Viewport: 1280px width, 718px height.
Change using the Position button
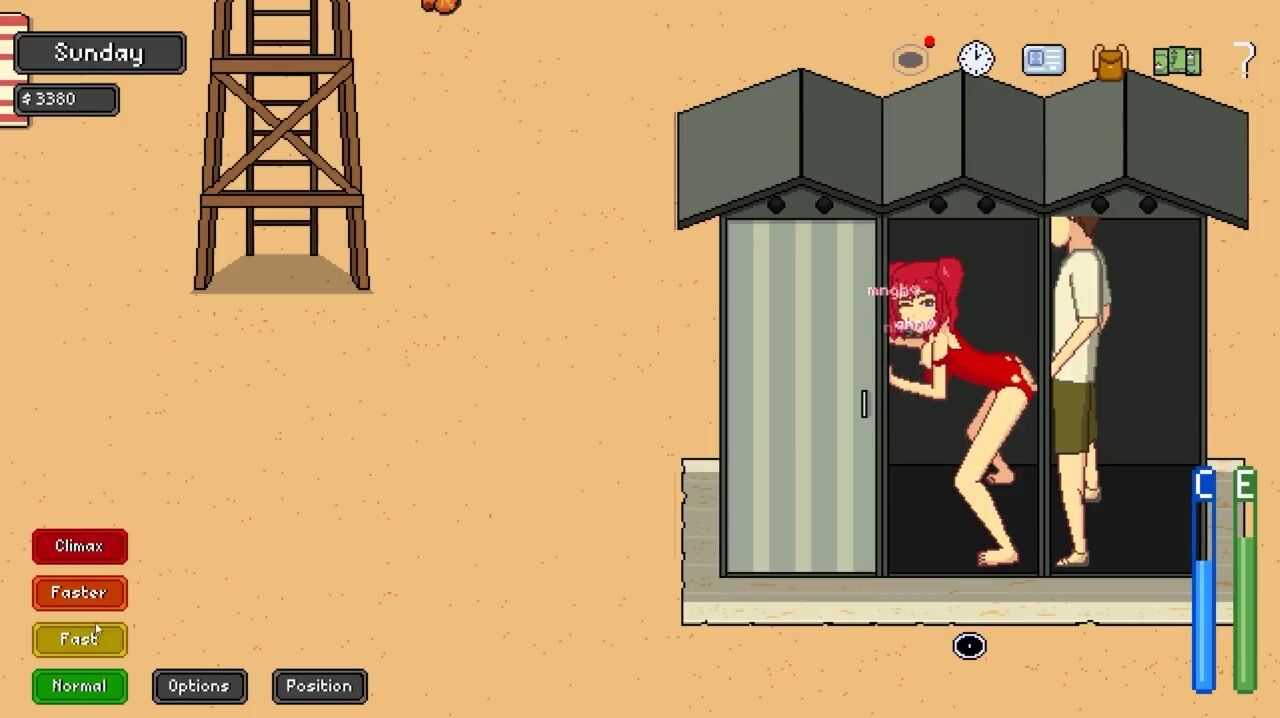click(x=319, y=686)
